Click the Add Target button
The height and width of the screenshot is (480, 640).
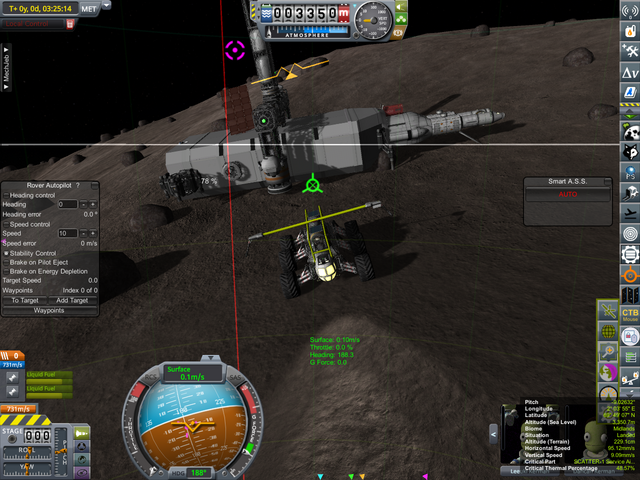(x=72, y=300)
